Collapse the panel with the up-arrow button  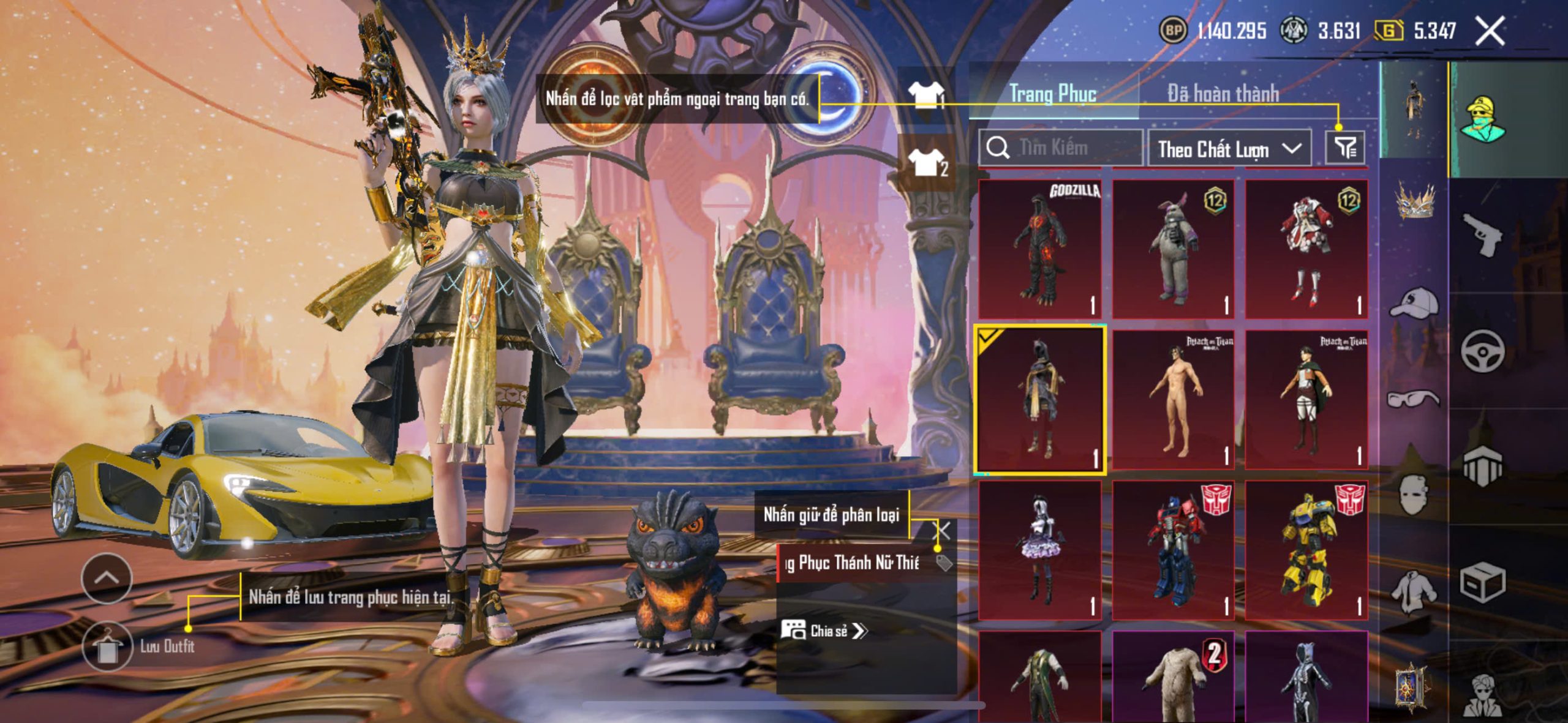pos(107,578)
